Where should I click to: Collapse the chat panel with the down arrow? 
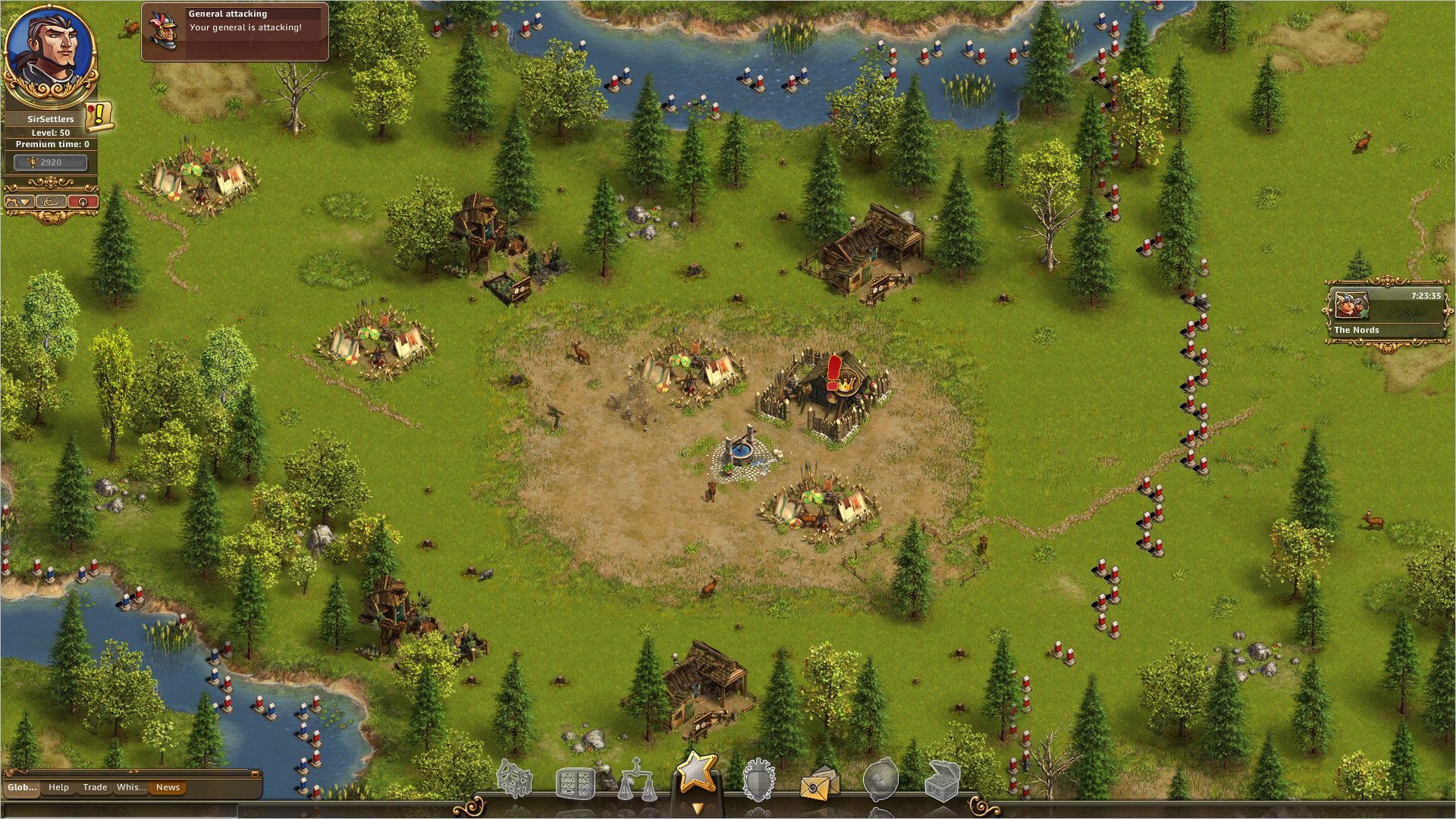[136, 770]
